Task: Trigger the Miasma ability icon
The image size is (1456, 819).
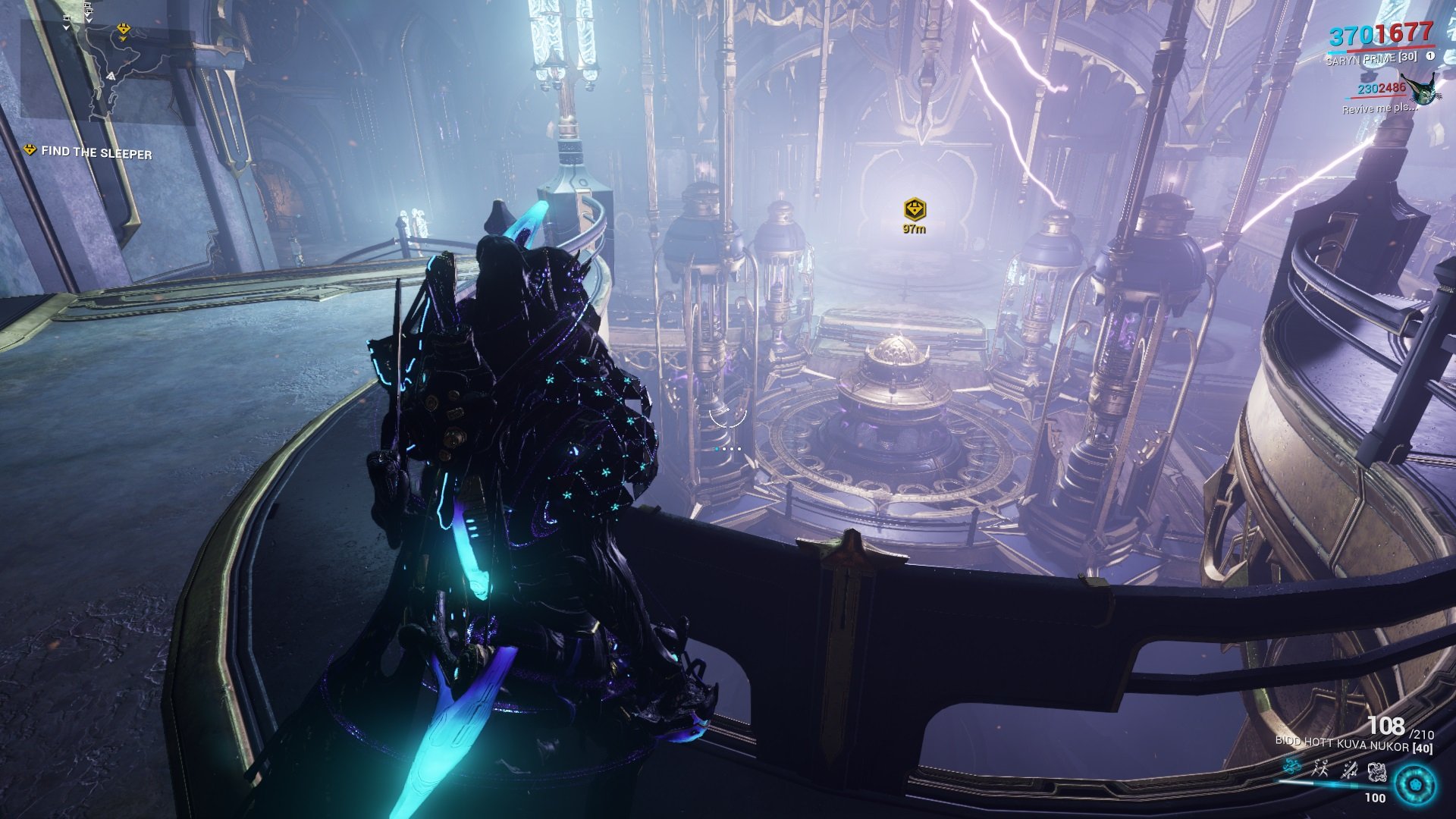Action: coord(1377,773)
